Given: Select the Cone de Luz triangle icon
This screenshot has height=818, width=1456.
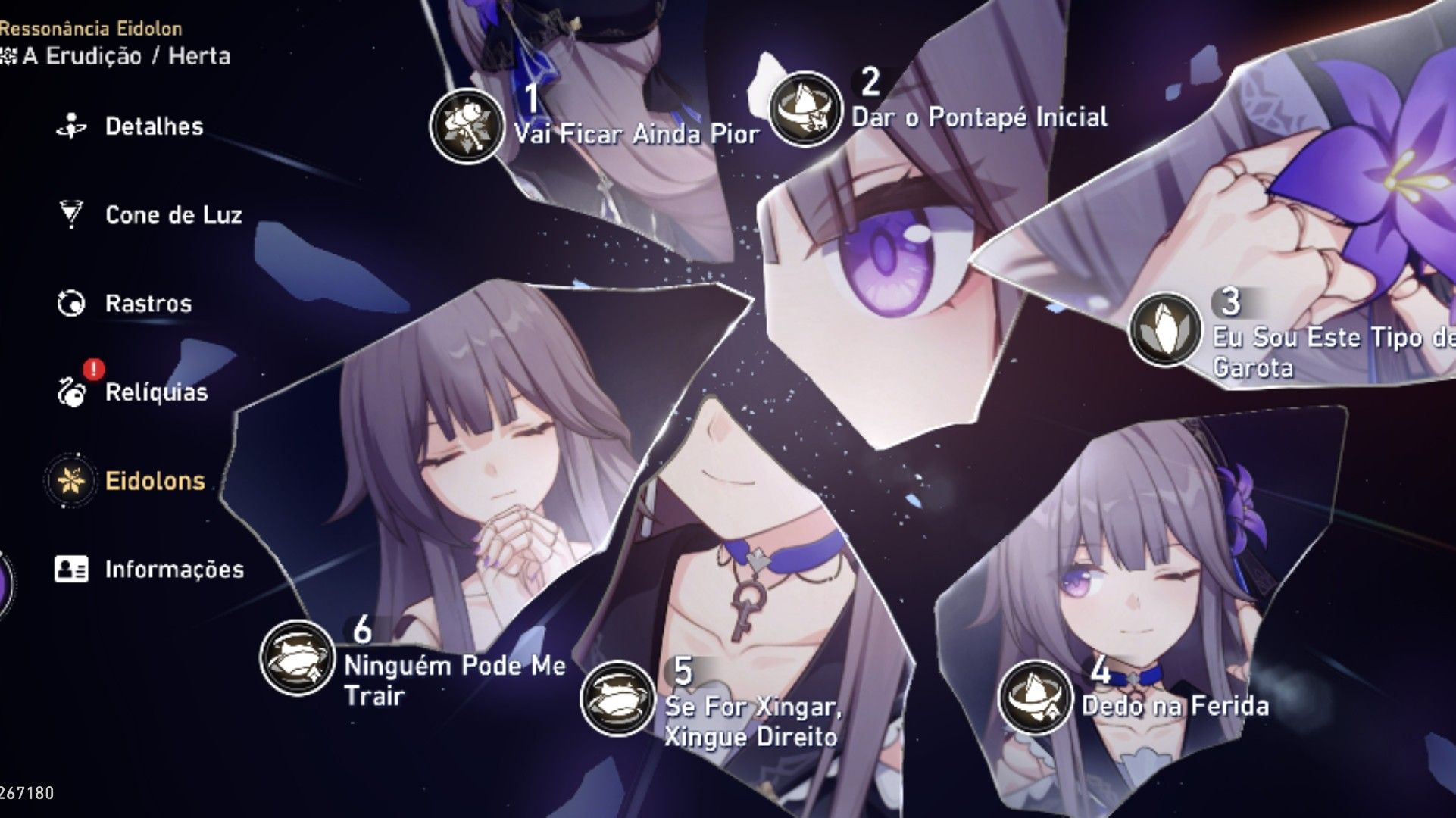Looking at the screenshot, I should pos(70,214).
